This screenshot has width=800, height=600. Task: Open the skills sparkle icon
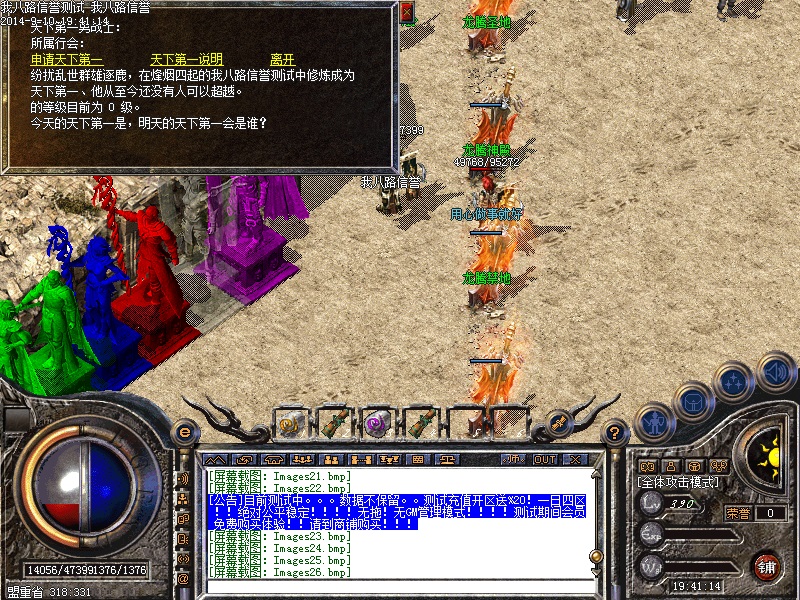pos(735,381)
